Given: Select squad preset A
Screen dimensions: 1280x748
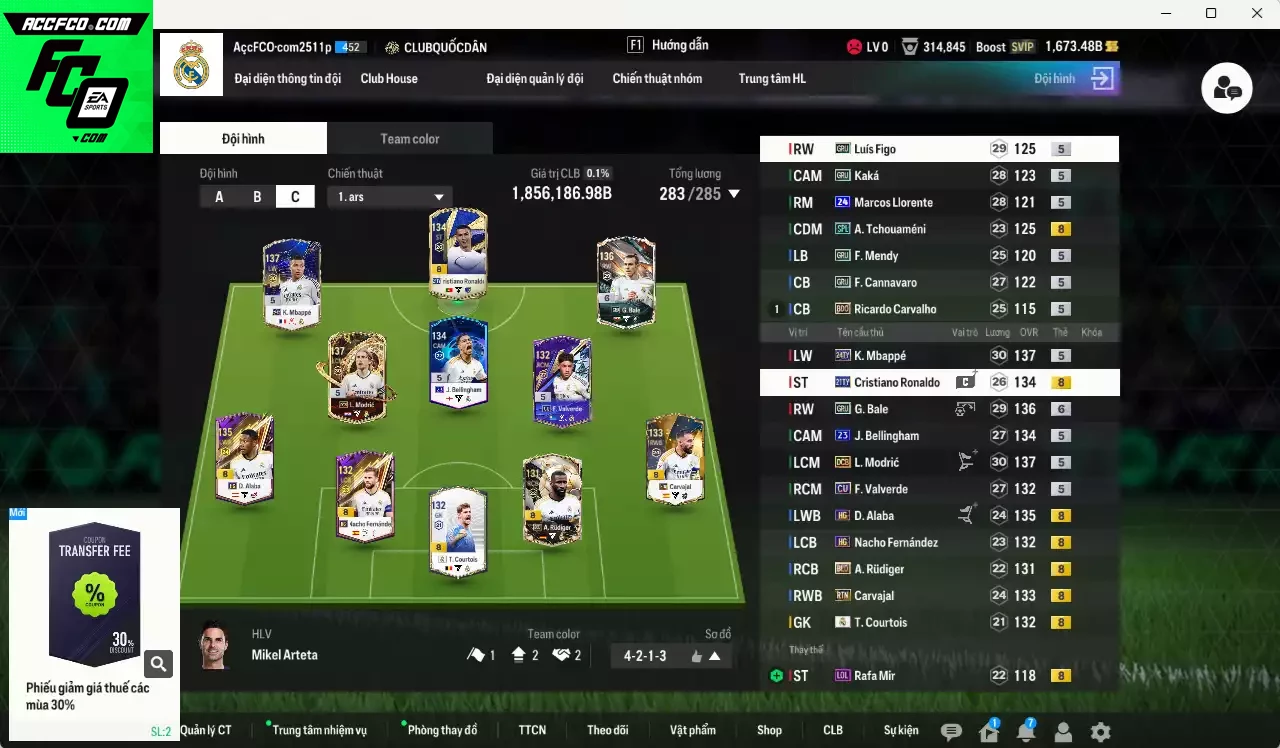Looking at the screenshot, I should coord(219,196).
